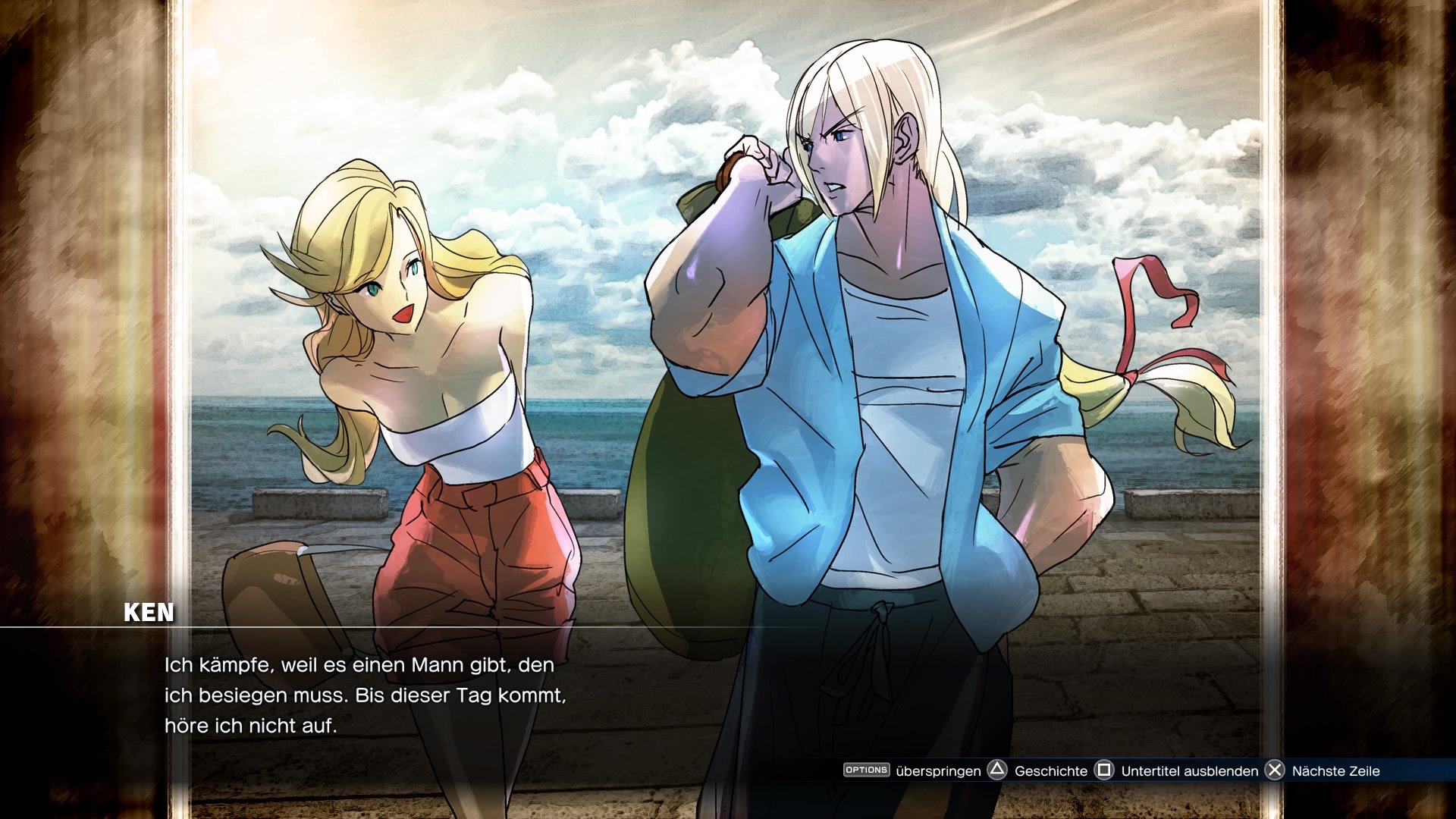Select the KEN speaker name label
The height and width of the screenshot is (819, 1456).
149,611
